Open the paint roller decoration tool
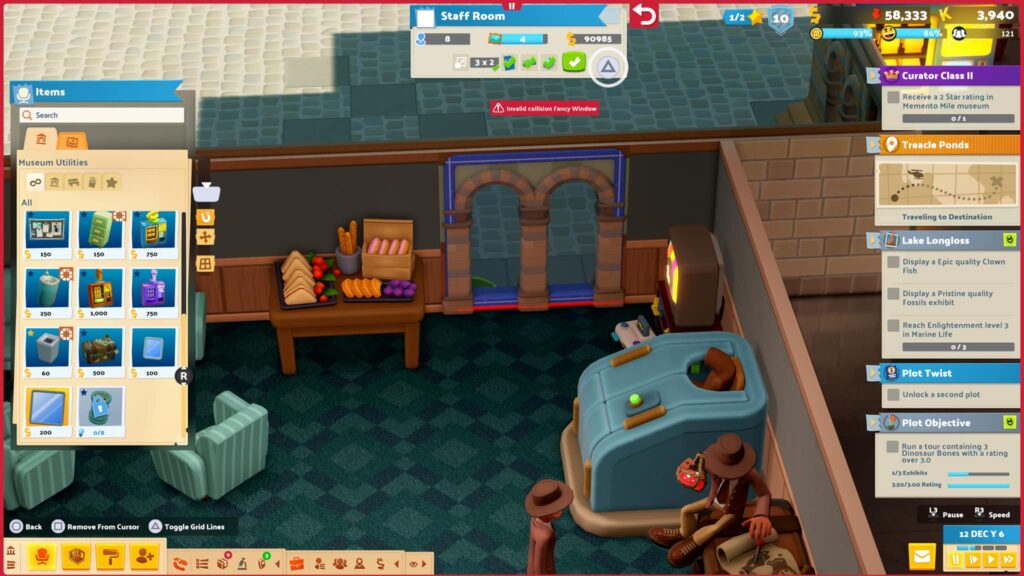Viewport: 1024px width, 576px height. (x=110, y=556)
